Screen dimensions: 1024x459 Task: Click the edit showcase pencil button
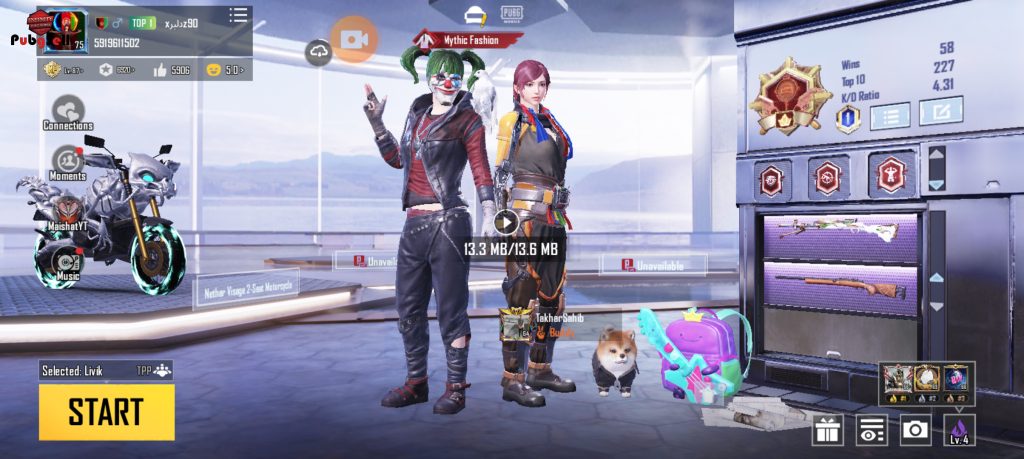coord(940,111)
